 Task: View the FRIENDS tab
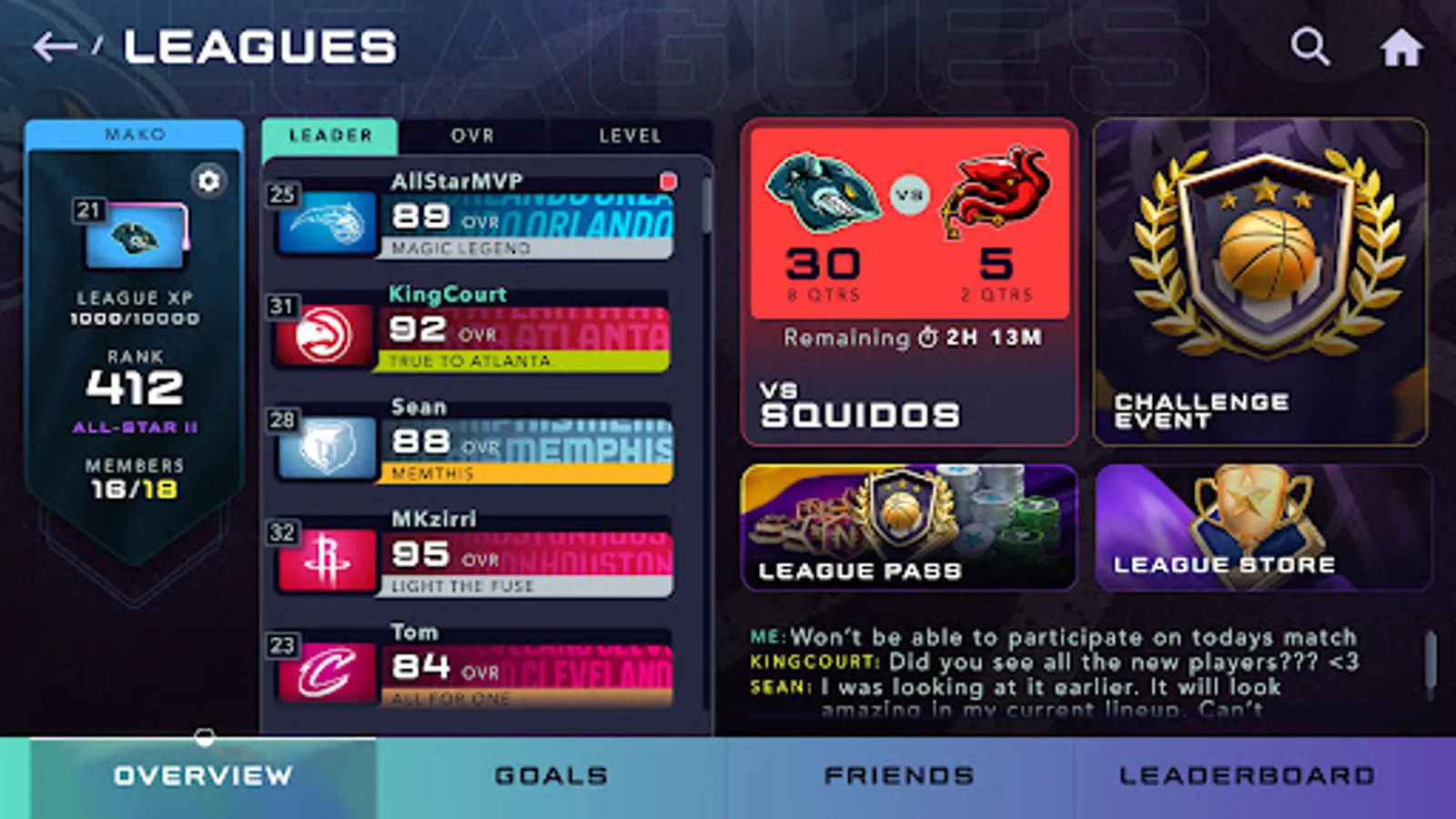tap(899, 775)
